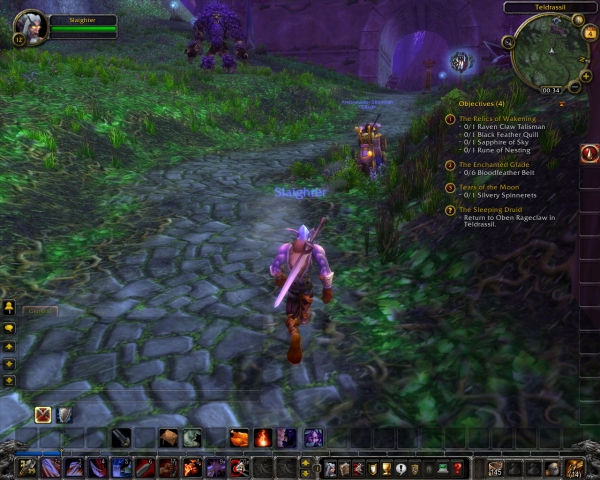600x480 pixels.
Task: Open the red question mark help button
Action: point(458,467)
